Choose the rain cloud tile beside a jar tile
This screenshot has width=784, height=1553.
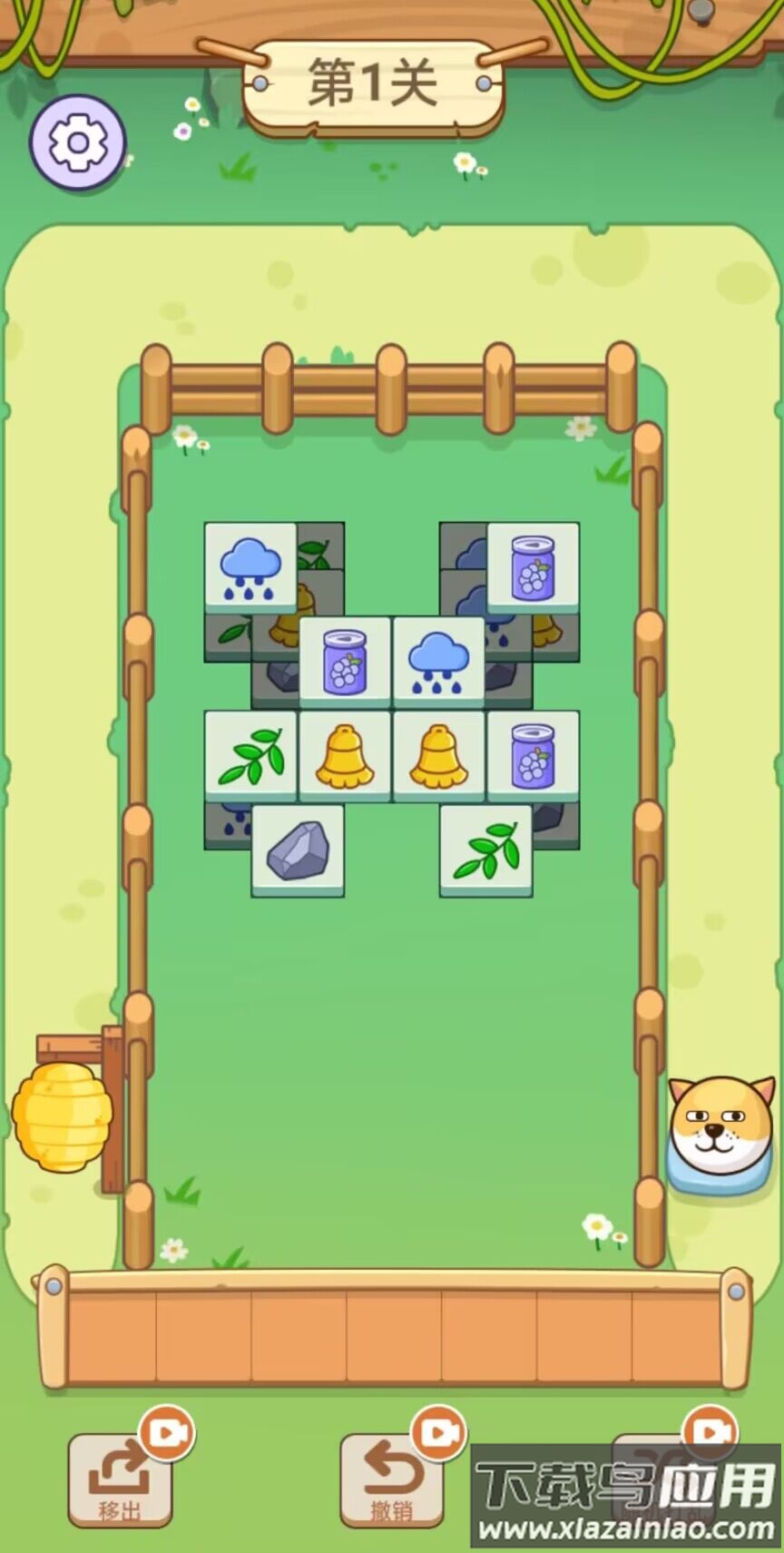click(439, 661)
